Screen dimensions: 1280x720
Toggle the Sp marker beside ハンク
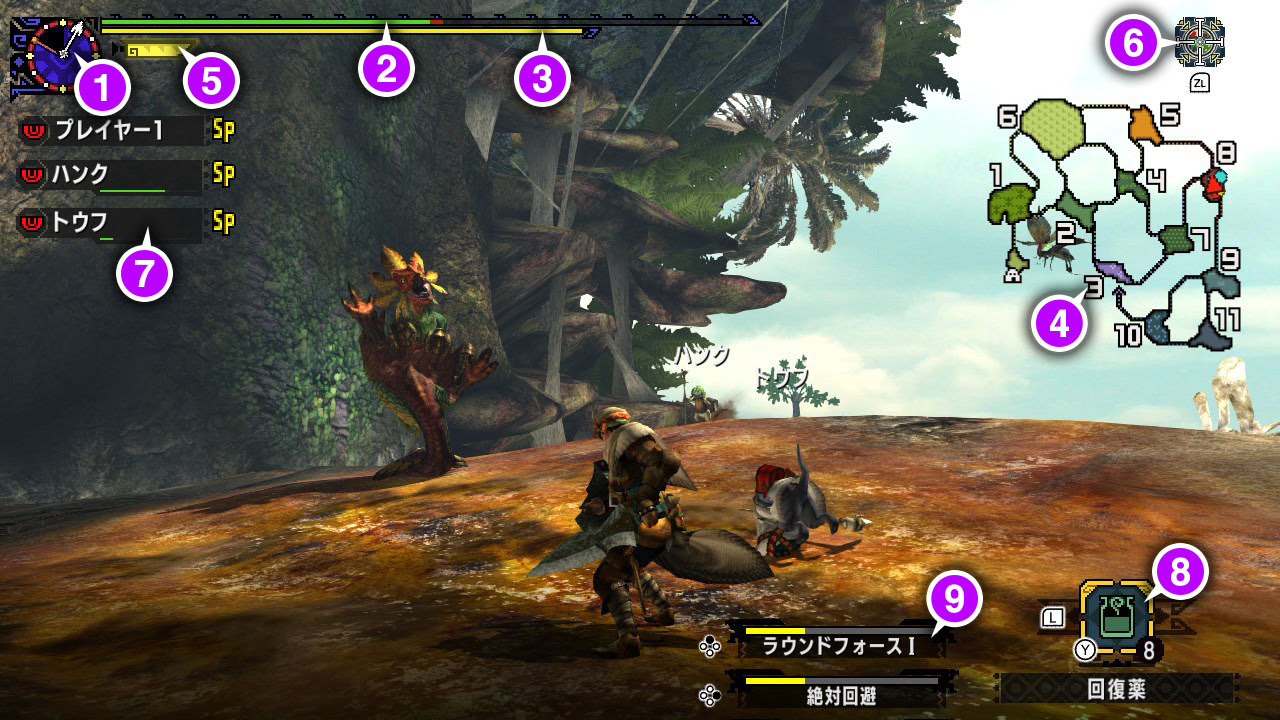coord(222,173)
